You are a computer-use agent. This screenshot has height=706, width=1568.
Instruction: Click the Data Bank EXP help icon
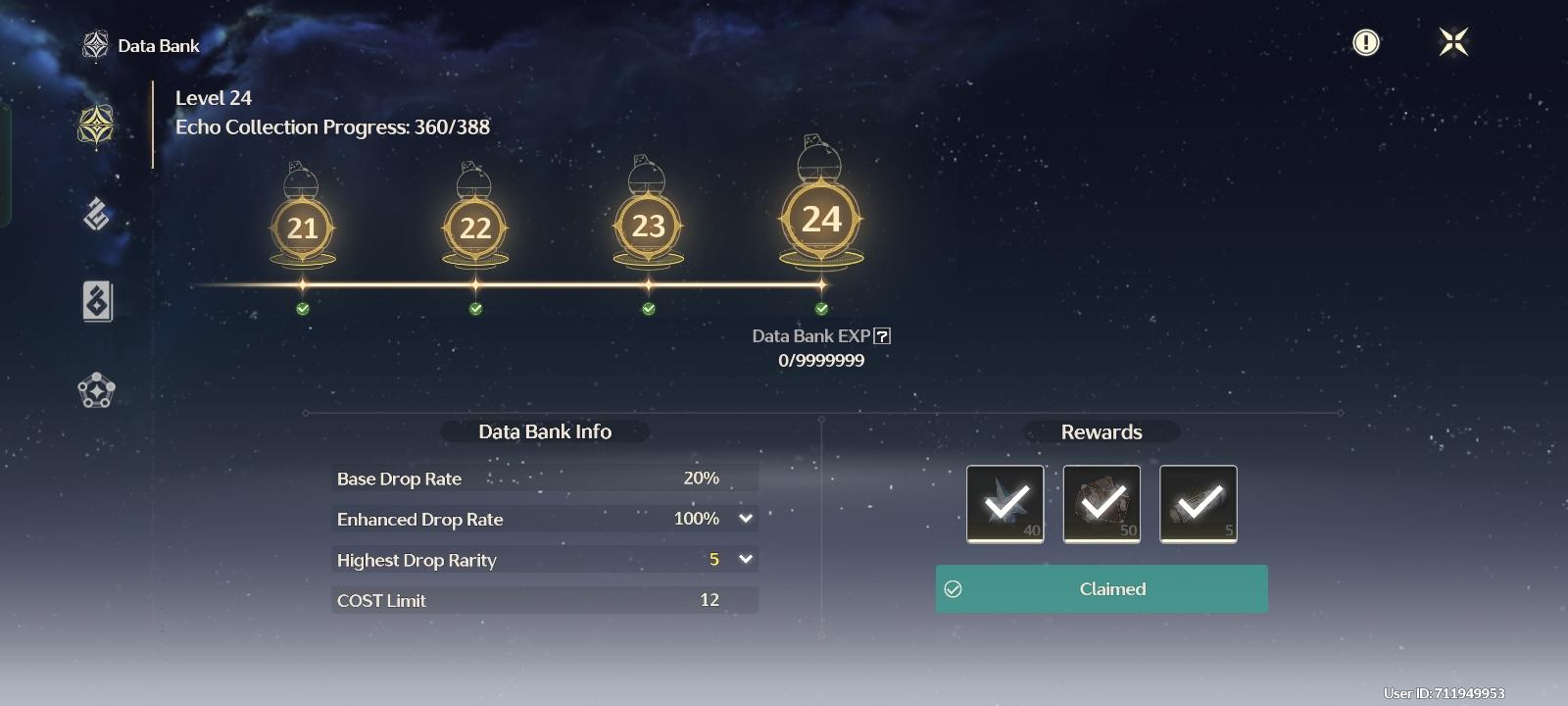coord(883,335)
